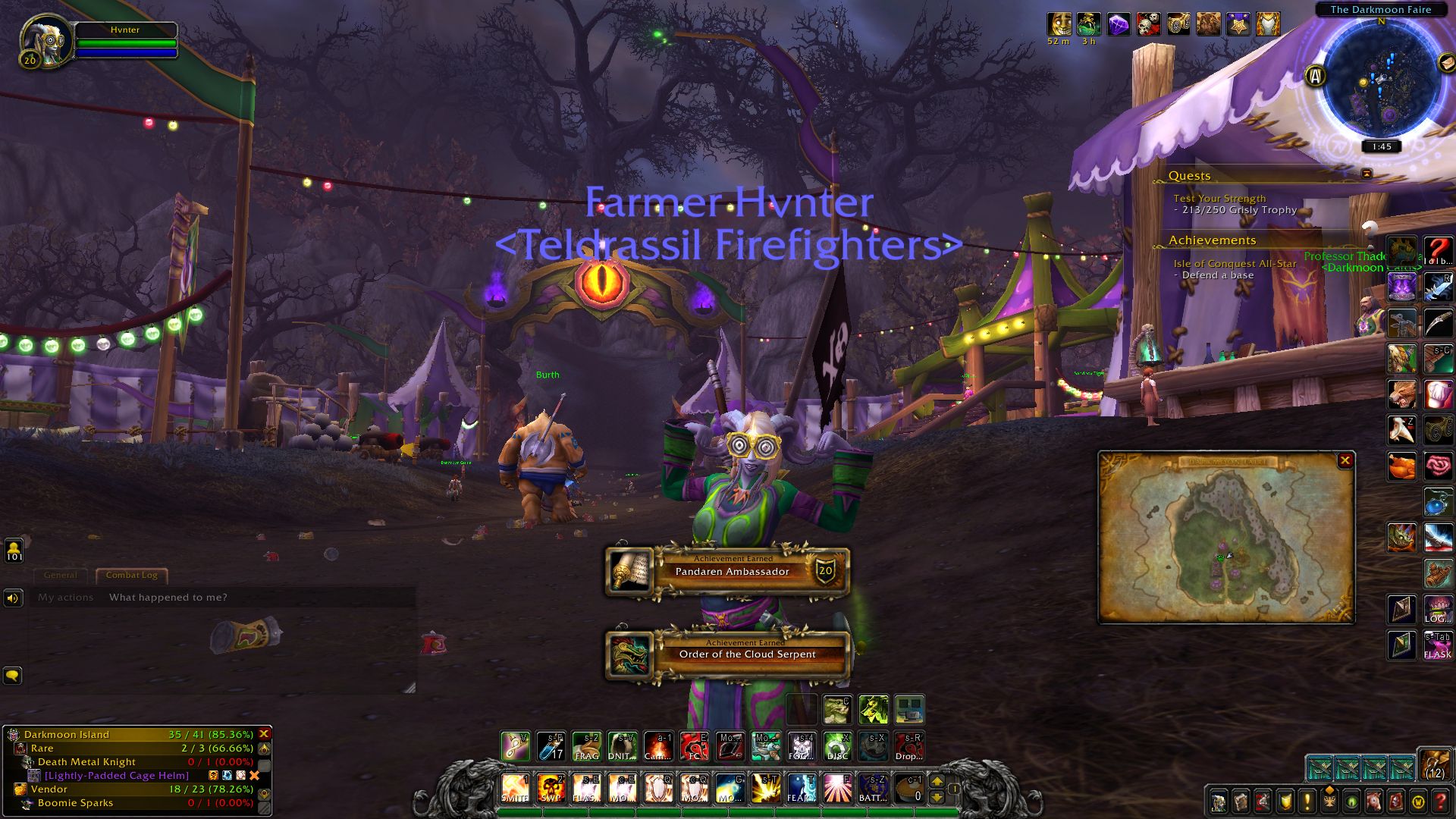1456x819 pixels.
Task: Switch to the Combat Log tab
Action: tap(131, 575)
